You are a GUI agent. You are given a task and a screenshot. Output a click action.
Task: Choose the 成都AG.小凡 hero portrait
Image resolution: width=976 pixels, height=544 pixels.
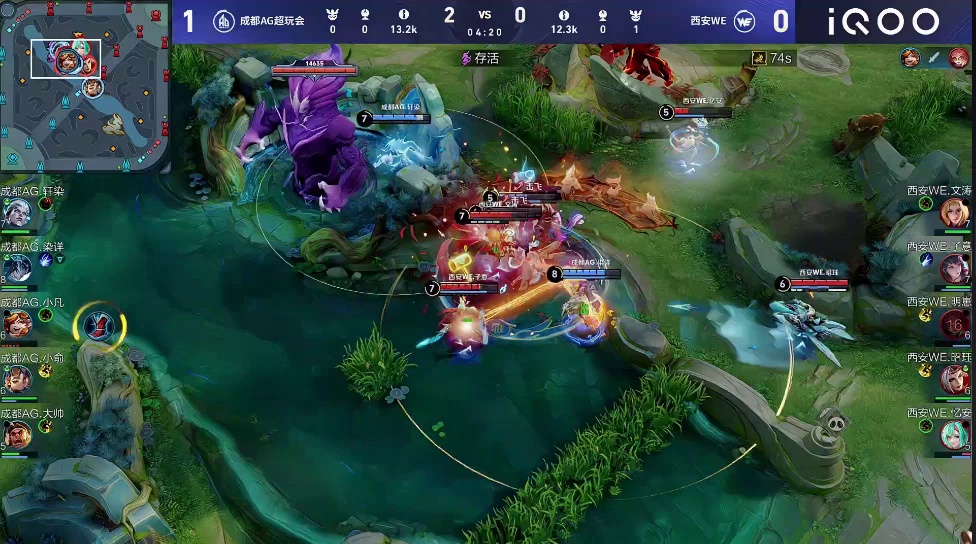point(17,324)
